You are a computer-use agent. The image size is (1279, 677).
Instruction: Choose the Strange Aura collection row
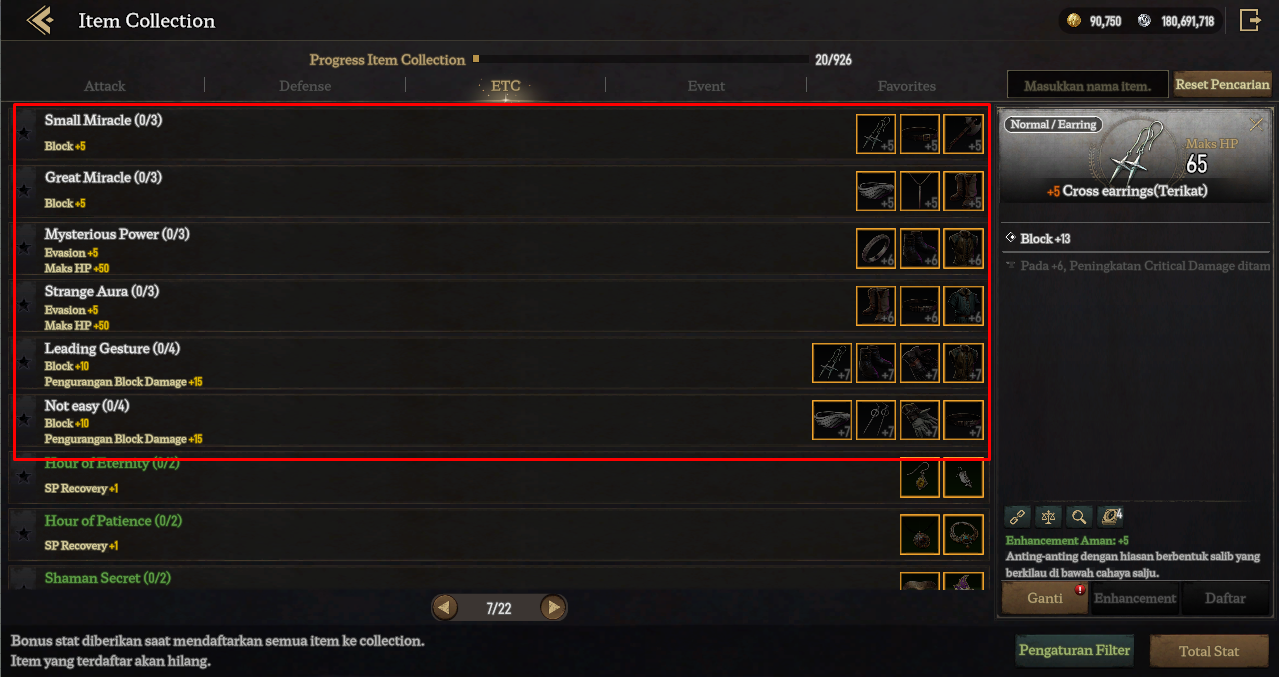[400, 305]
